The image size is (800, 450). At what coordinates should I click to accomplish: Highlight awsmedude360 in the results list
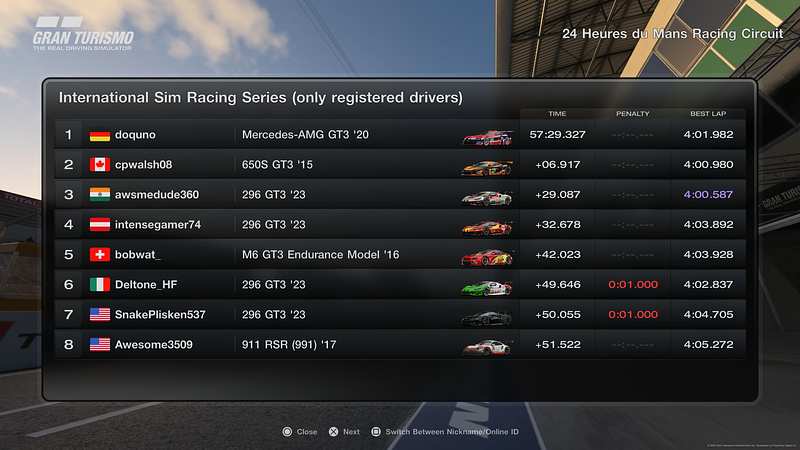pyautogui.click(x=400, y=195)
